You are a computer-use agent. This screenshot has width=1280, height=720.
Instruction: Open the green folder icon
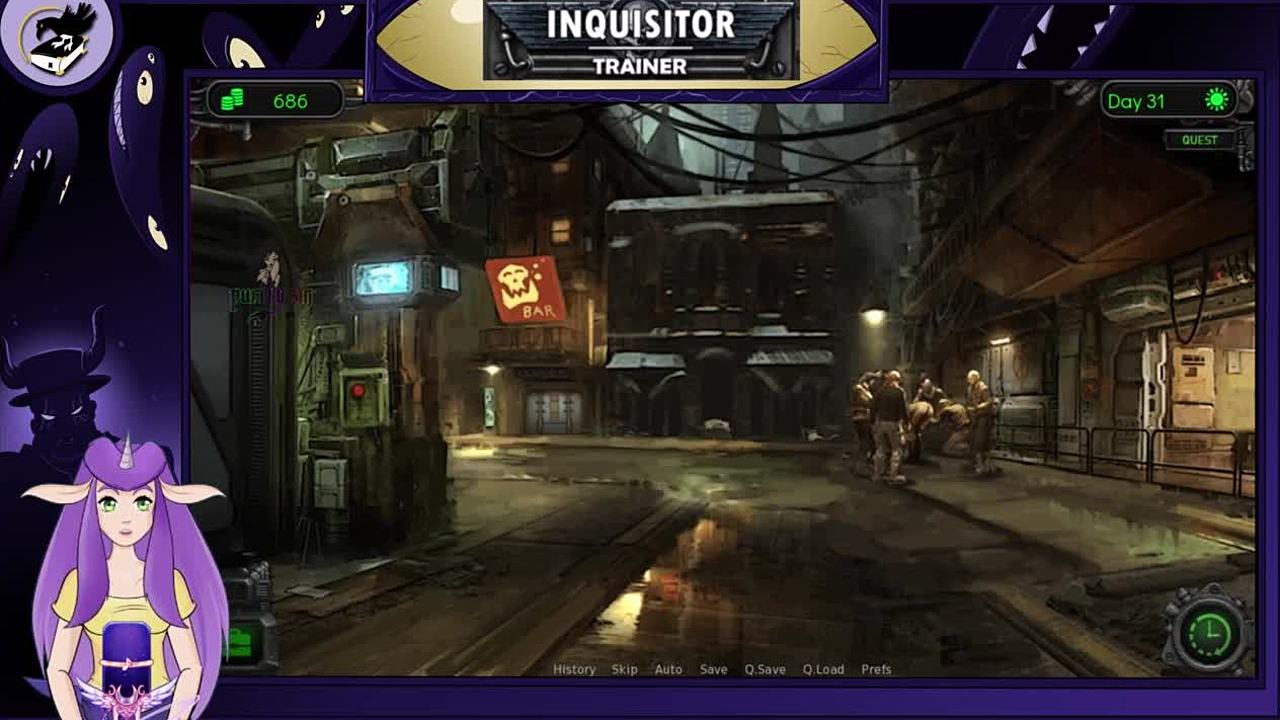pos(241,642)
